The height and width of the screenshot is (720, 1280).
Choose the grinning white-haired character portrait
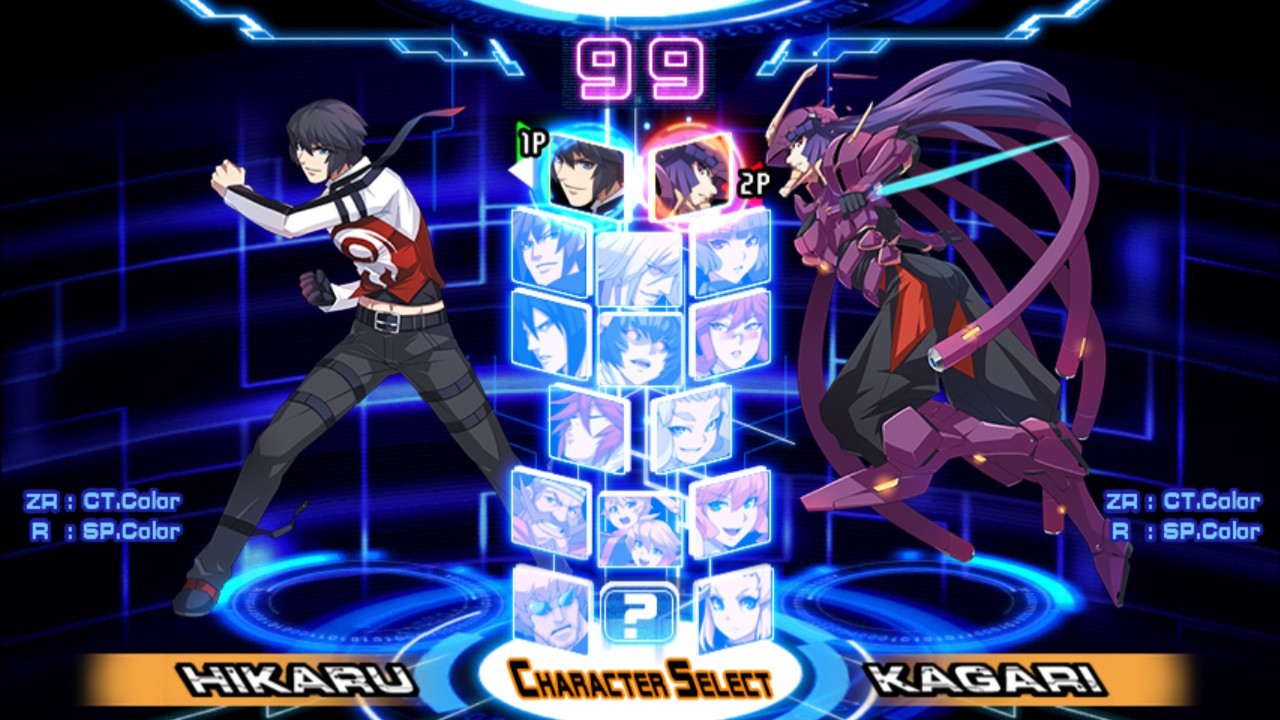pyautogui.click(x=639, y=267)
